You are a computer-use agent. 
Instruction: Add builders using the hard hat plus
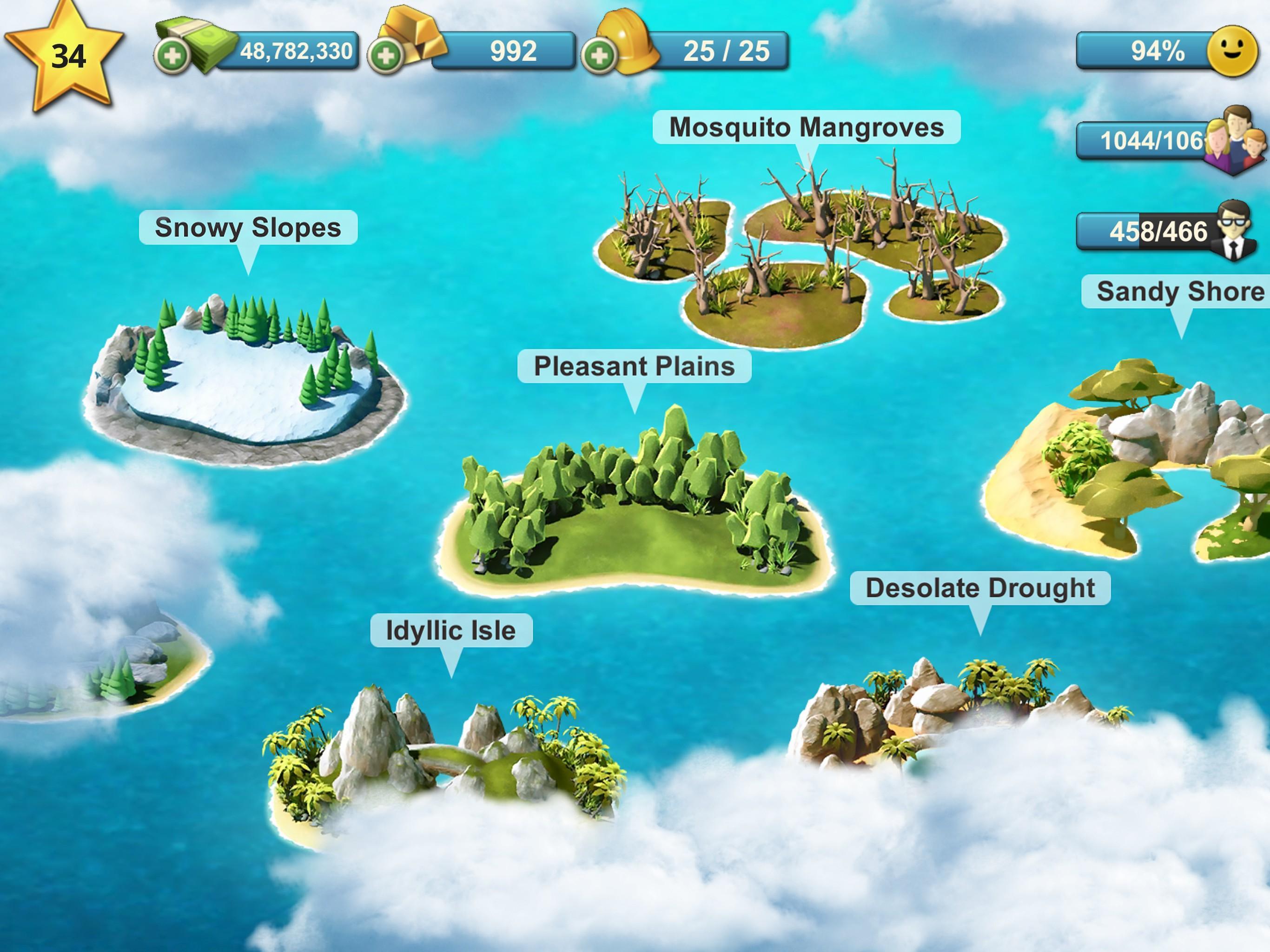coord(599,56)
